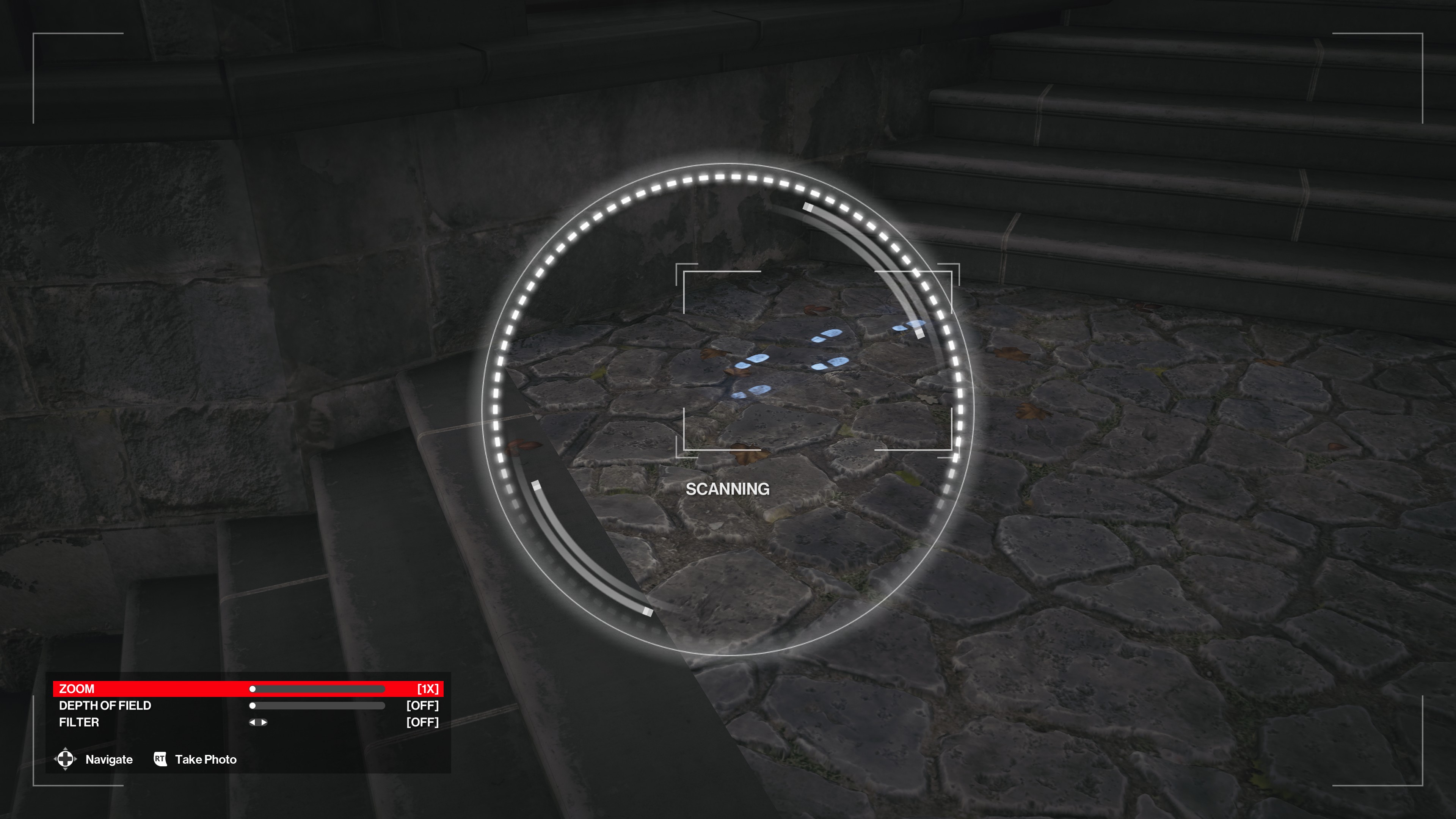Click the Take Photo label
Viewport: 1456px width, 819px height.
(x=206, y=759)
